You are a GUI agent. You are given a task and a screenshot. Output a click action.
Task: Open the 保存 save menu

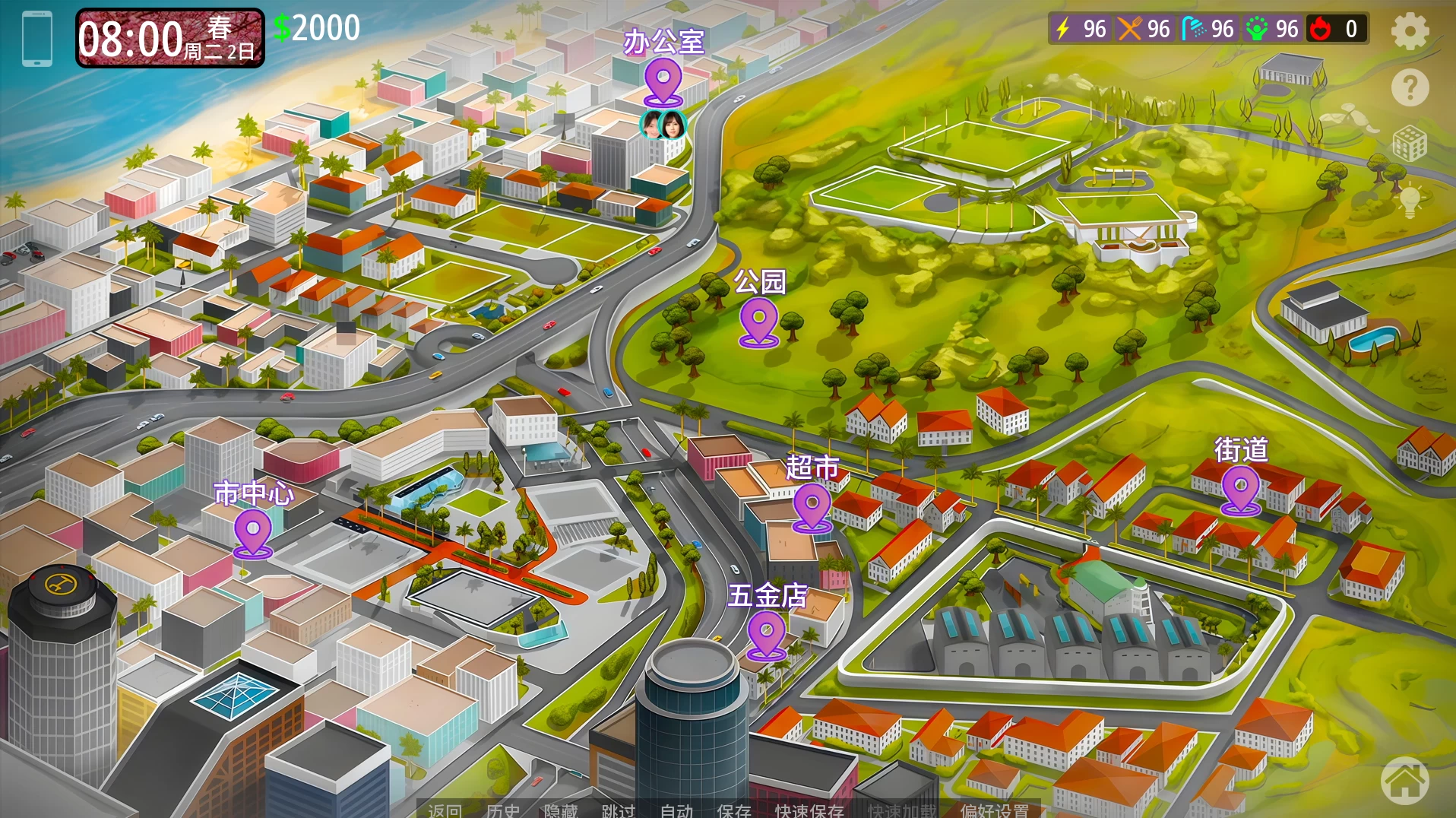coord(734,810)
